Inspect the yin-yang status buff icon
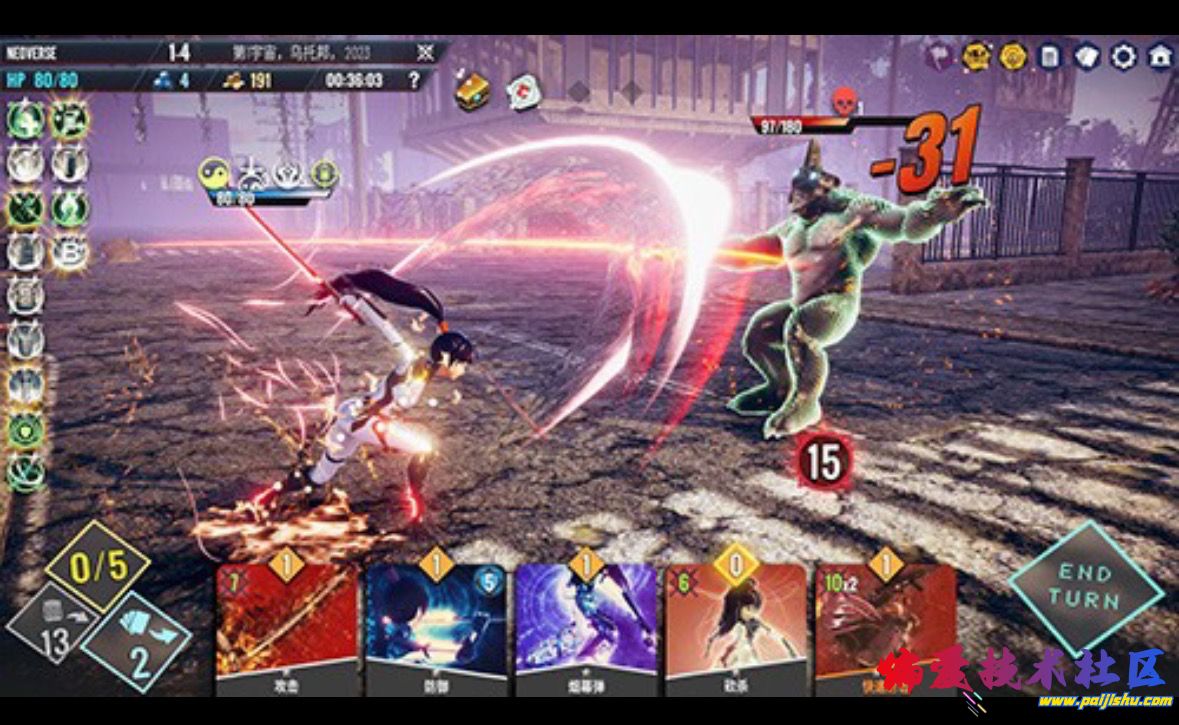The image size is (1179, 725). [213, 173]
